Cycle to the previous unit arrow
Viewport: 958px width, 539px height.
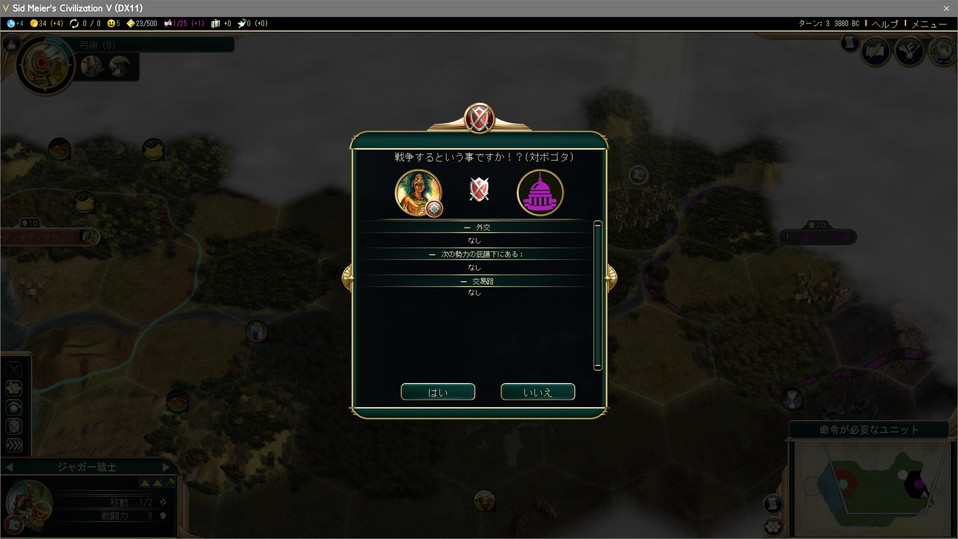click(x=9, y=467)
